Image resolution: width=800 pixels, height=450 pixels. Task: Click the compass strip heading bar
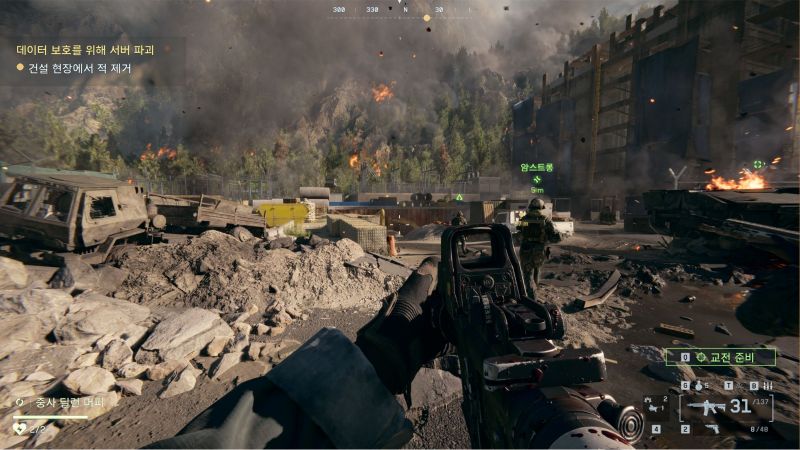coord(400,10)
